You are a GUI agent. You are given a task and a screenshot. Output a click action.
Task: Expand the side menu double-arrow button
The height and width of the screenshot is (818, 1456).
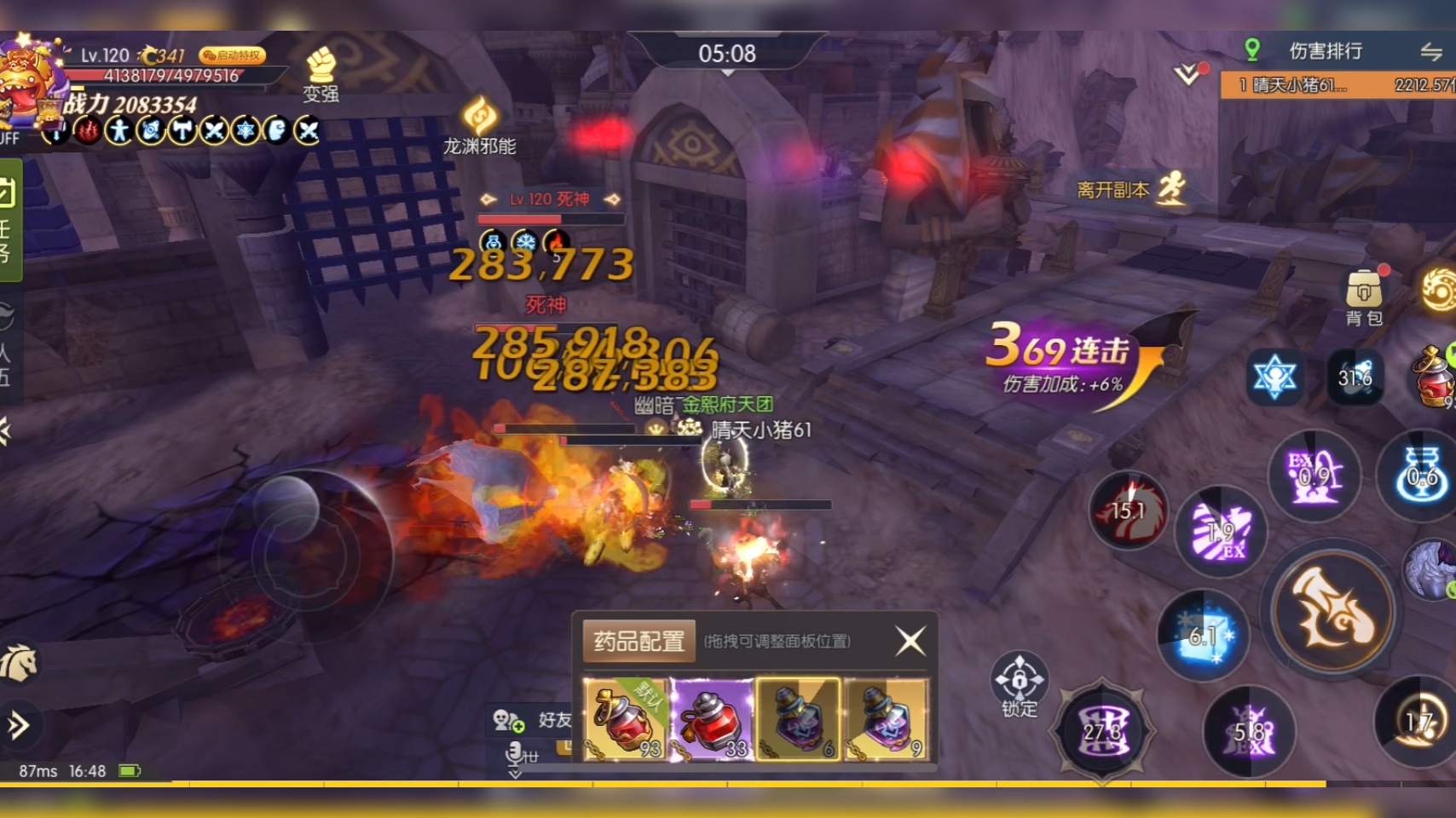point(17,725)
